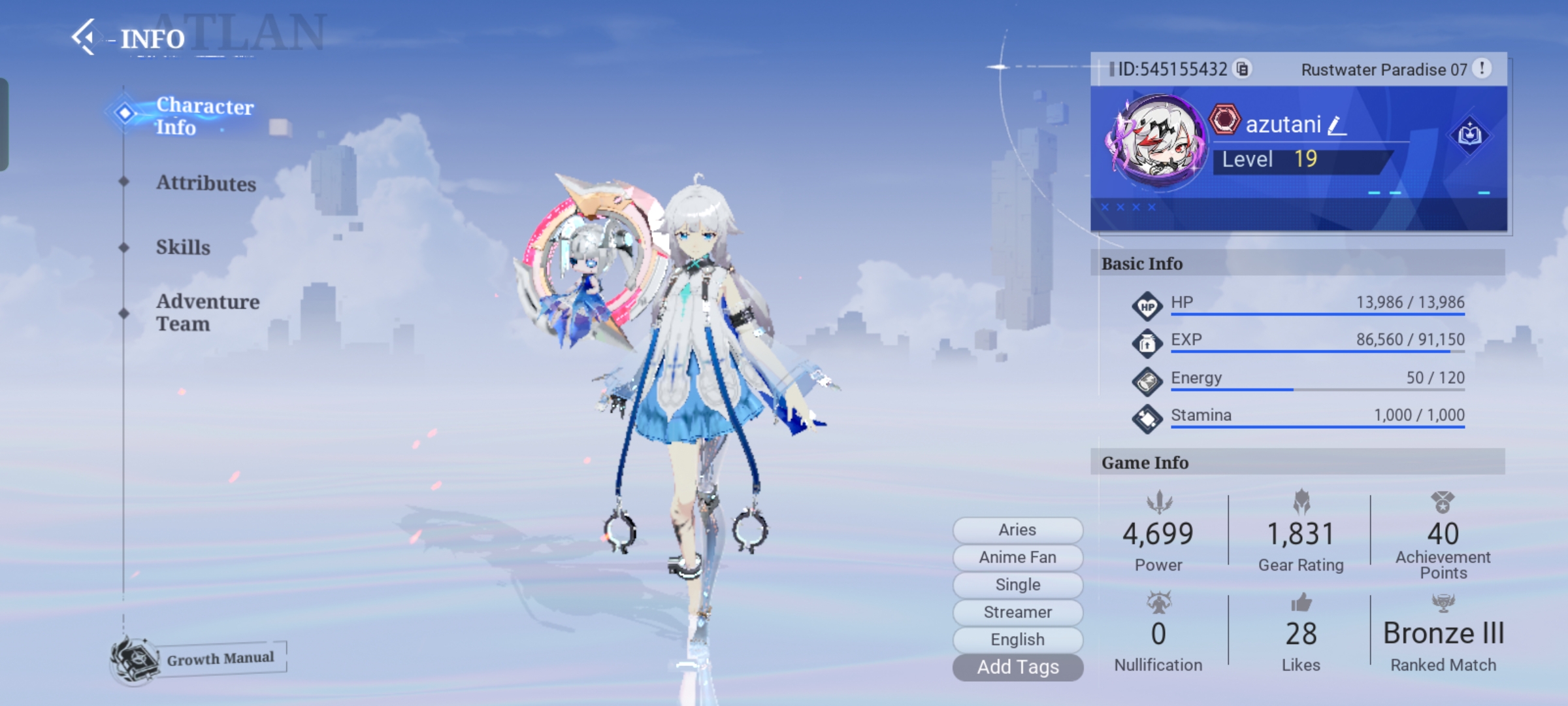Copy the player ID
Viewport: 1568px width, 706px height.
point(1242,69)
